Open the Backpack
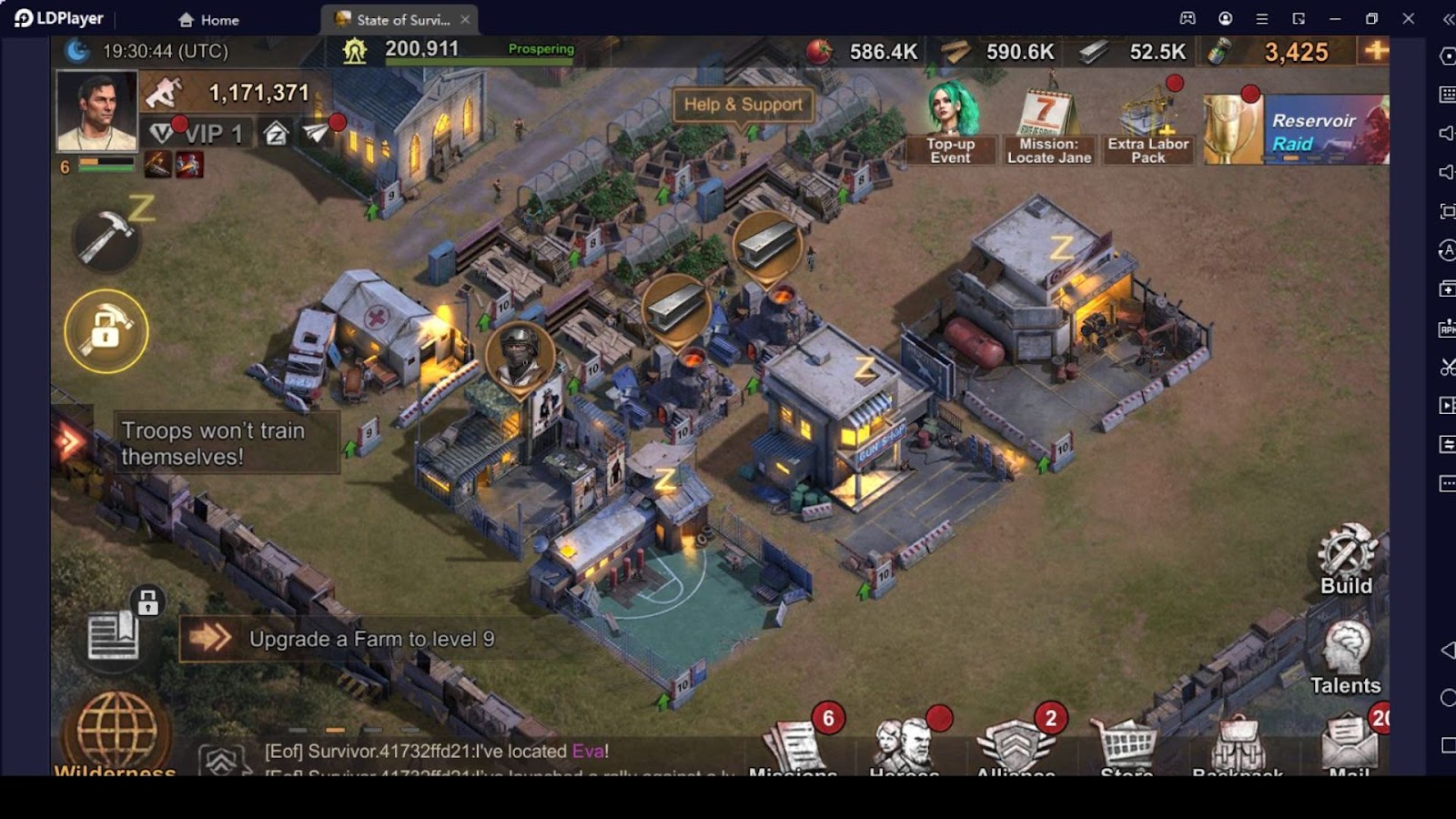 tap(1238, 744)
